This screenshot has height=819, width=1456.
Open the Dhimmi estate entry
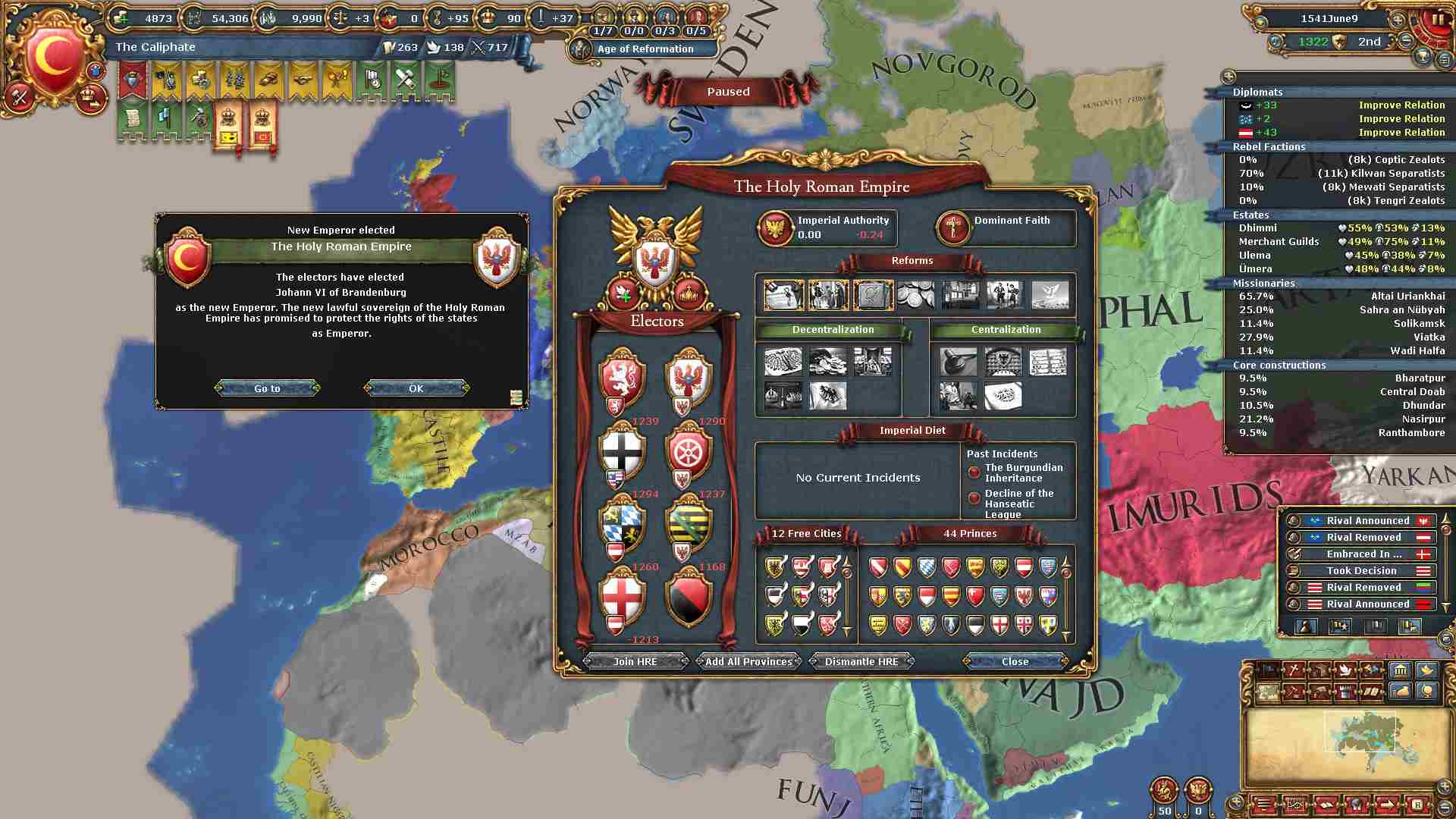pos(1258,227)
